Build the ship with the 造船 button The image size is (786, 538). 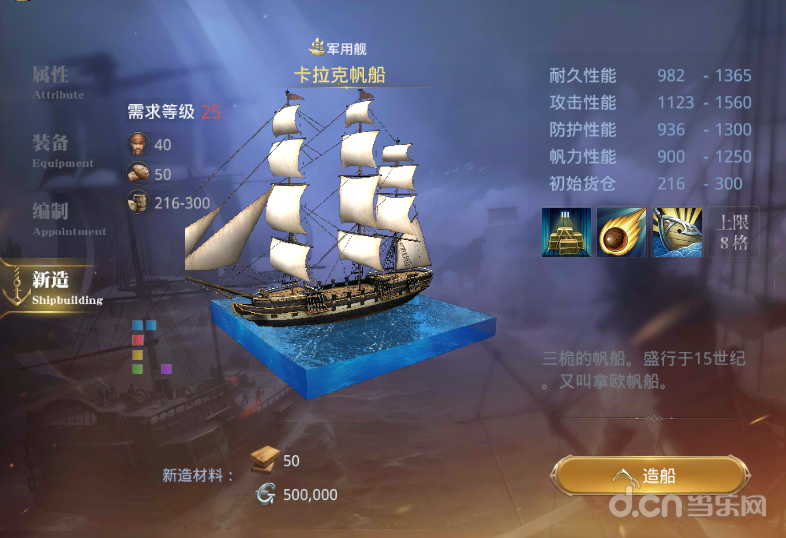coord(651,476)
